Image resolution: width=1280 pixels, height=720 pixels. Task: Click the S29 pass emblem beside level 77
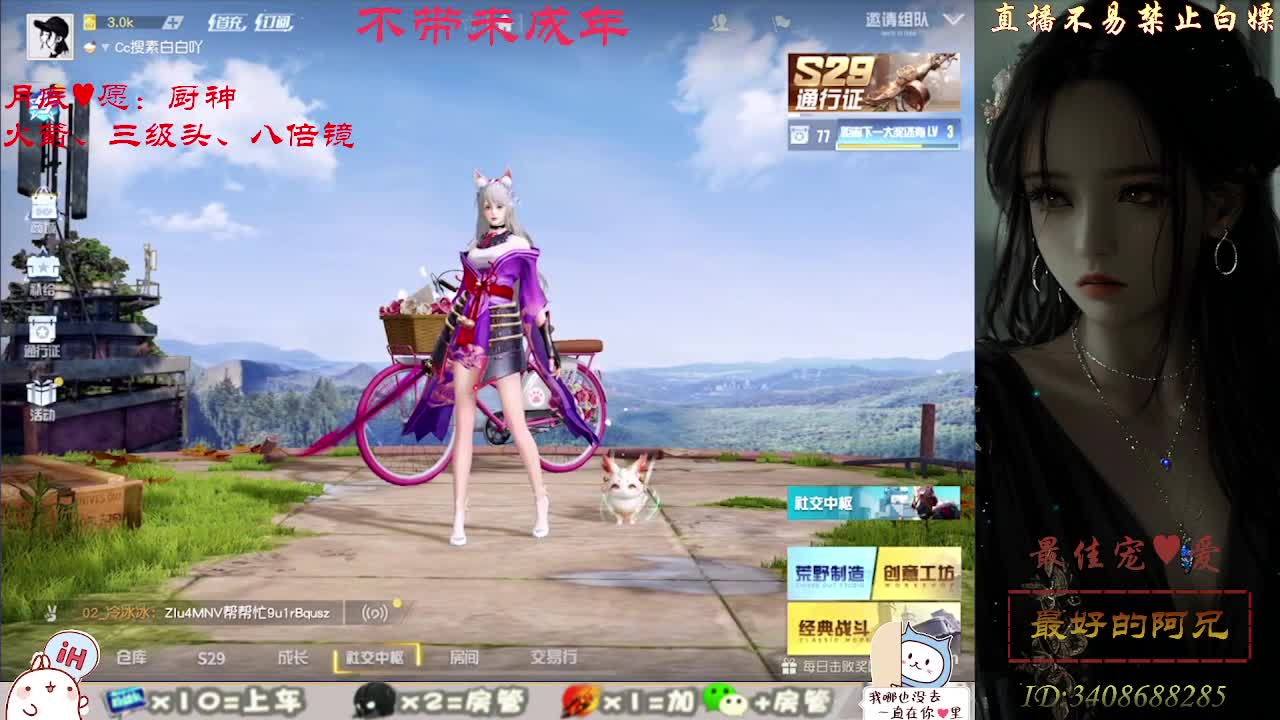800,133
